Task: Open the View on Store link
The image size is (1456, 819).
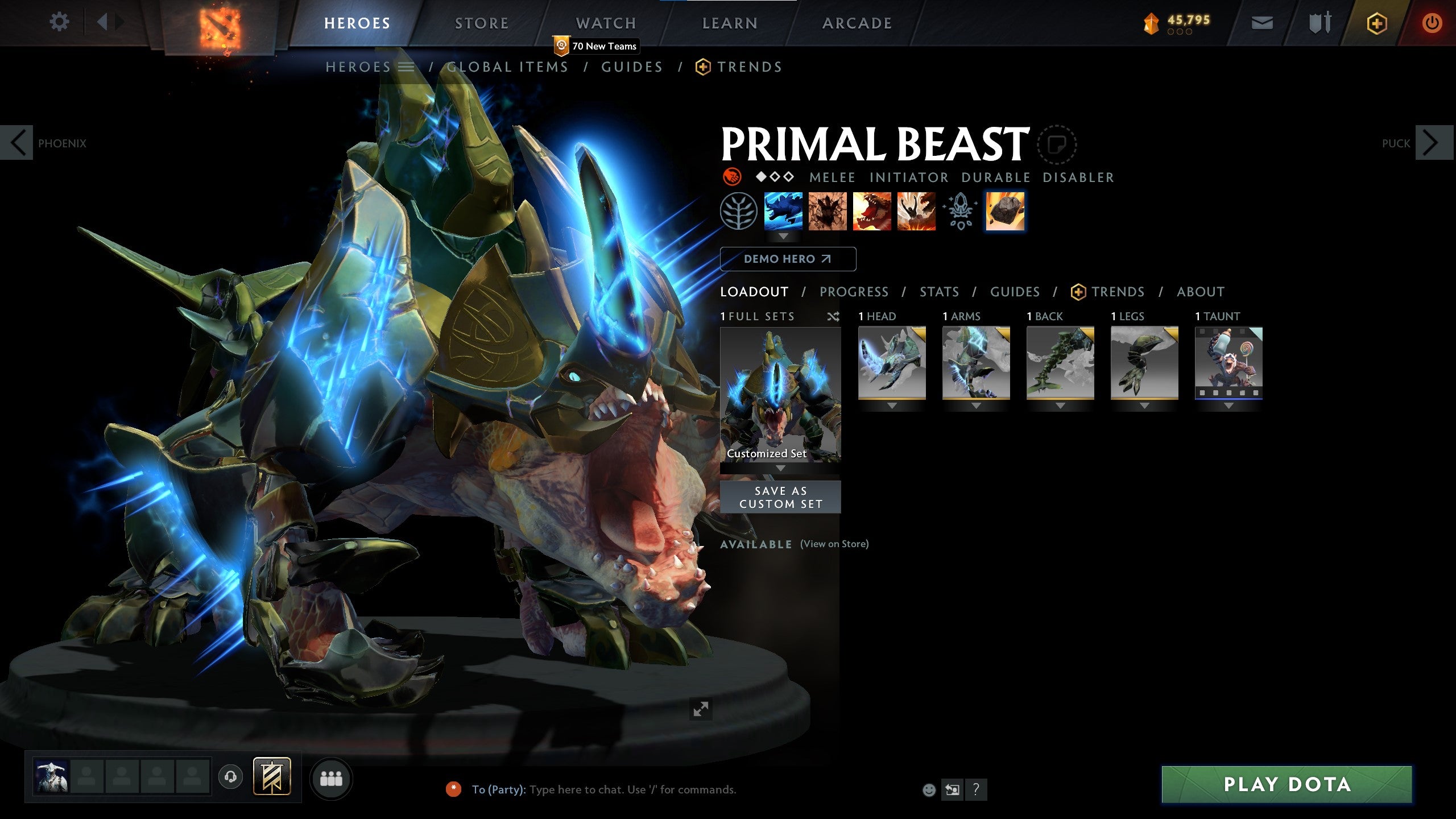Action: pyautogui.click(x=834, y=544)
